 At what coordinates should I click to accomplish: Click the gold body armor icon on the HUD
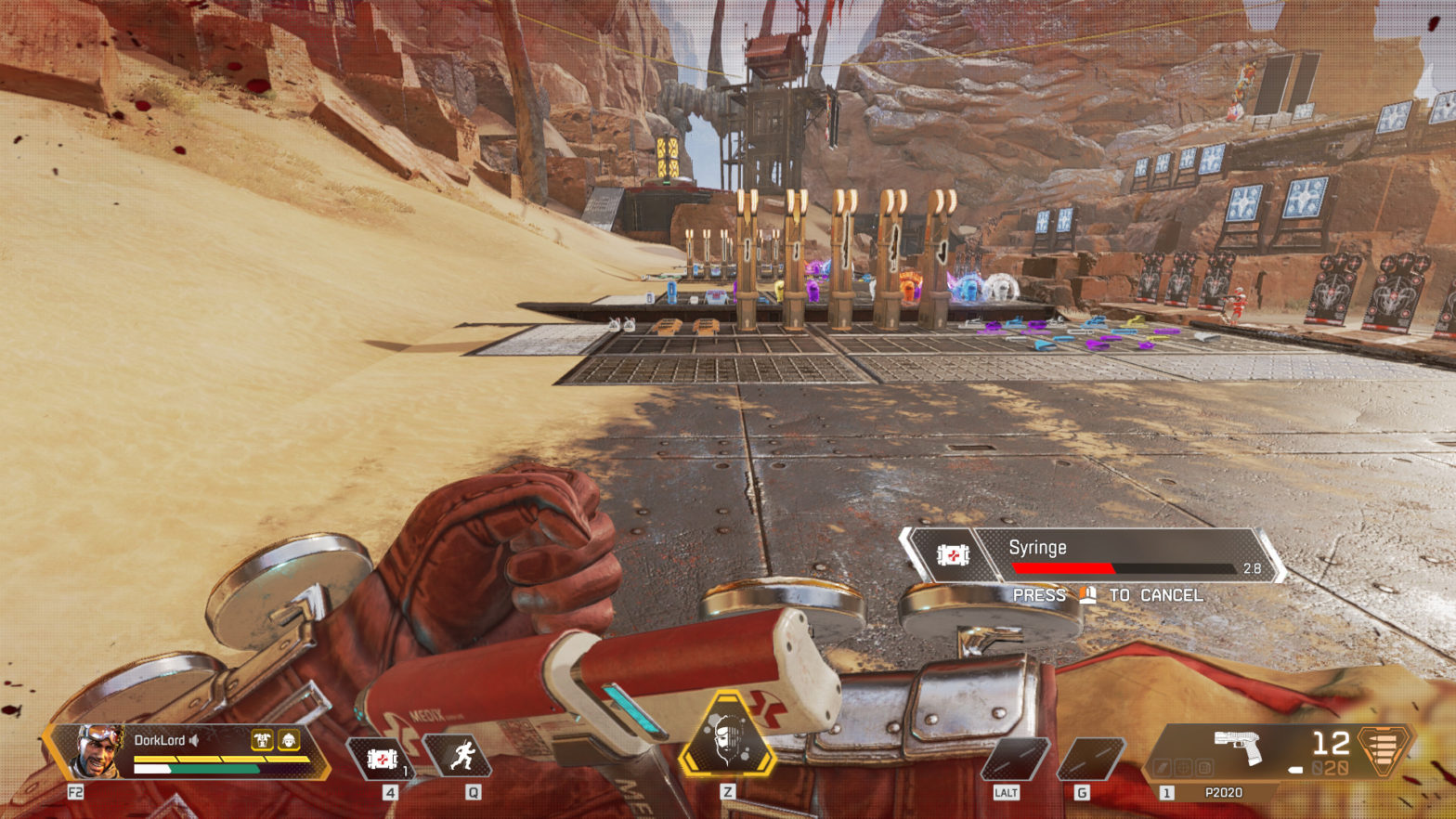tap(263, 741)
